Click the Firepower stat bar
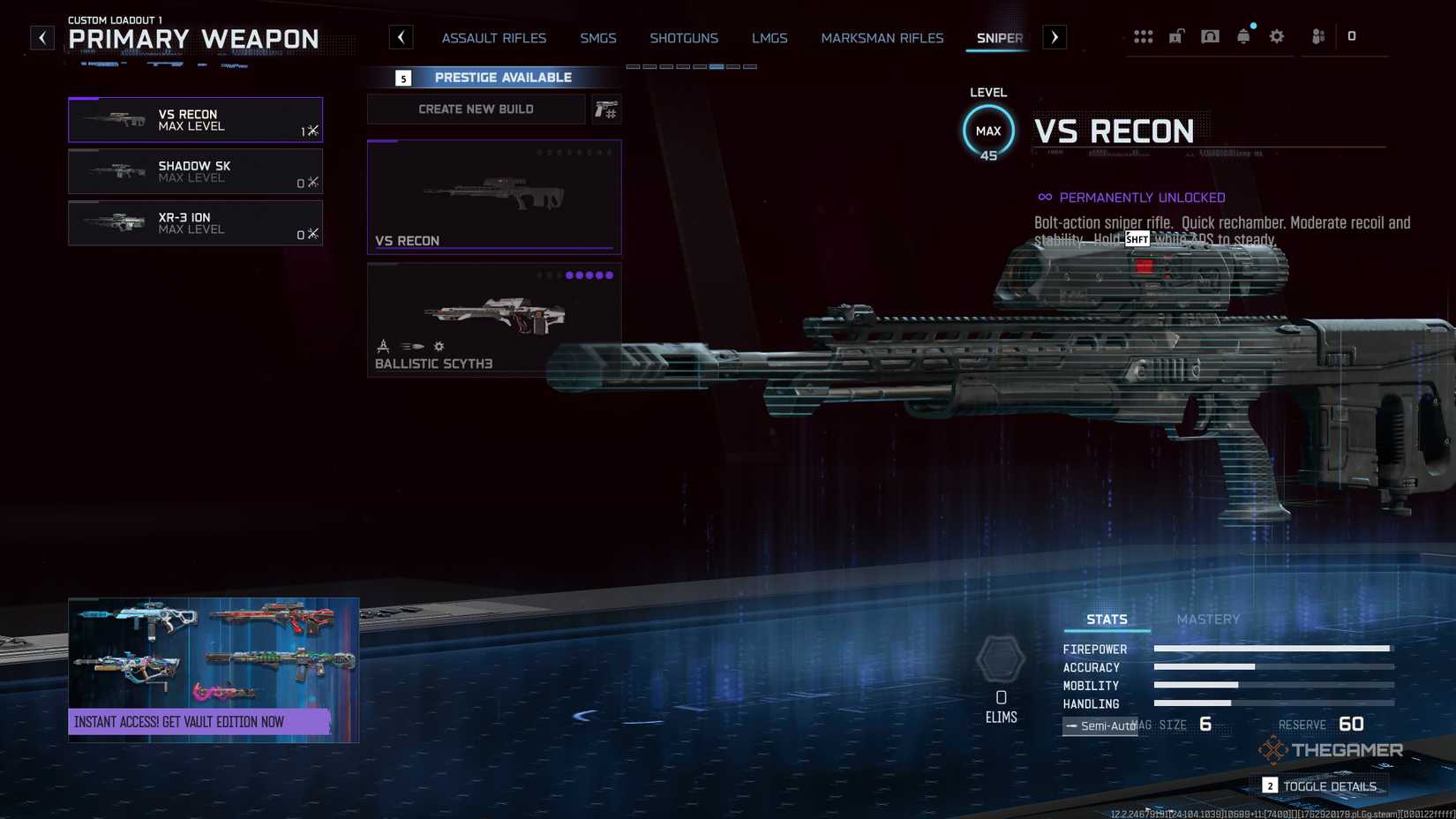Image resolution: width=1456 pixels, height=819 pixels. [1271, 649]
